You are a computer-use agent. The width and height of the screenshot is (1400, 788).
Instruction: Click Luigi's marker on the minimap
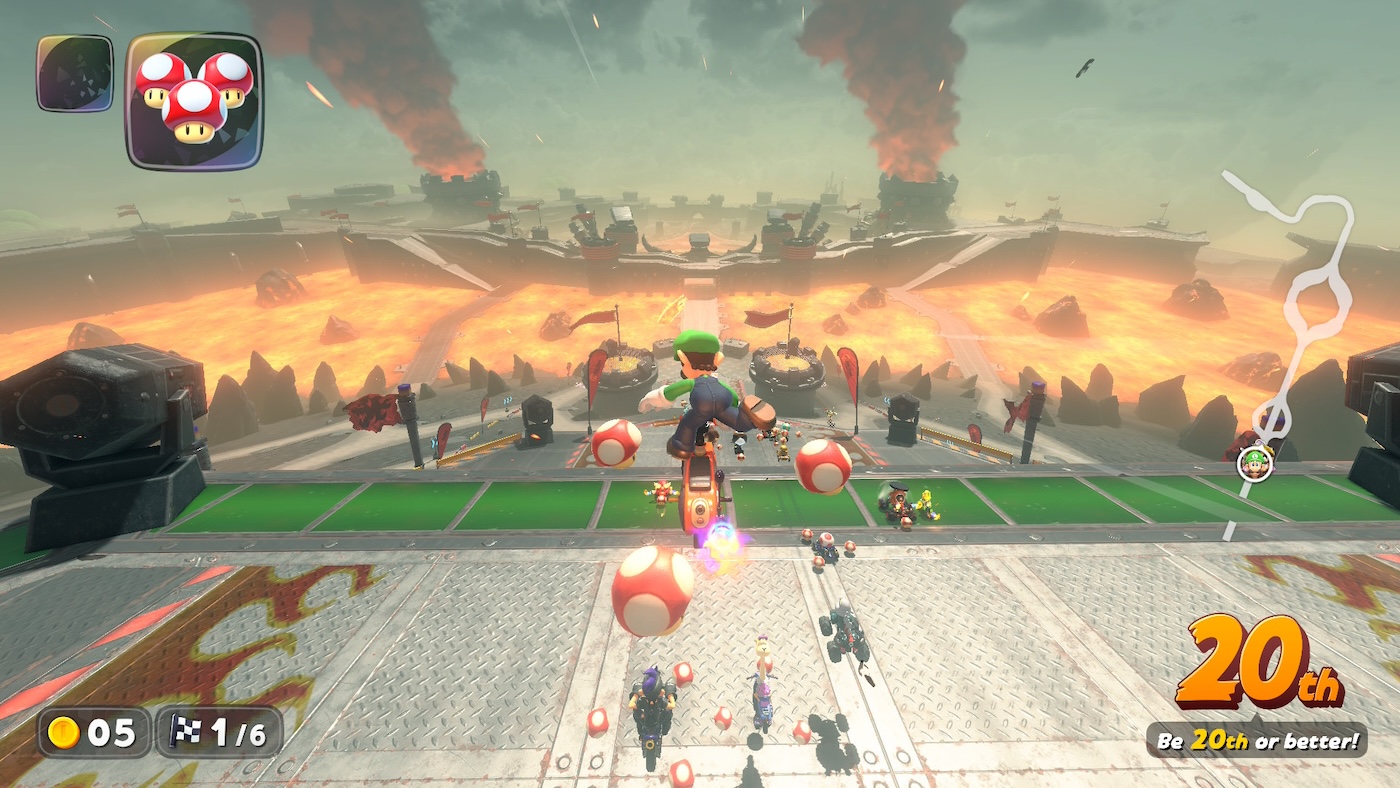(1253, 461)
